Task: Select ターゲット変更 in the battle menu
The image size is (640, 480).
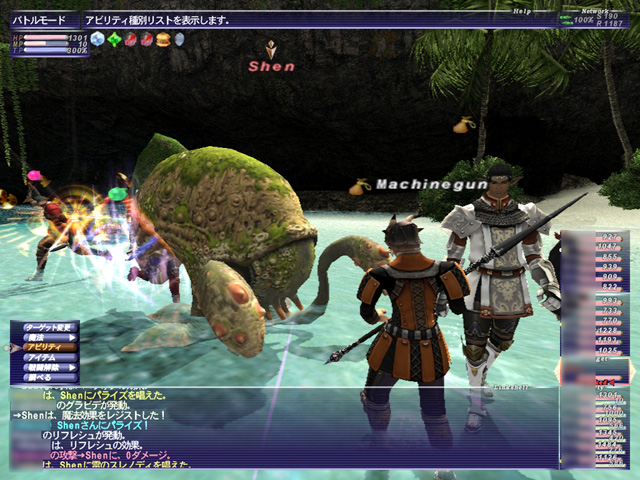Action: (48, 326)
